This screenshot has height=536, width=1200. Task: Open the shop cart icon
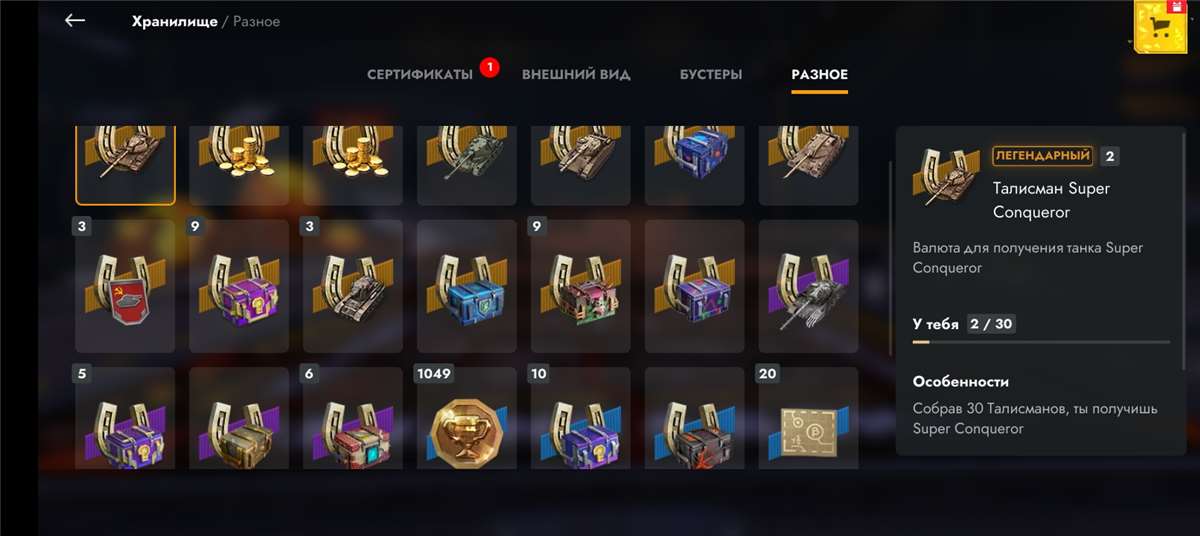(1161, 27)
